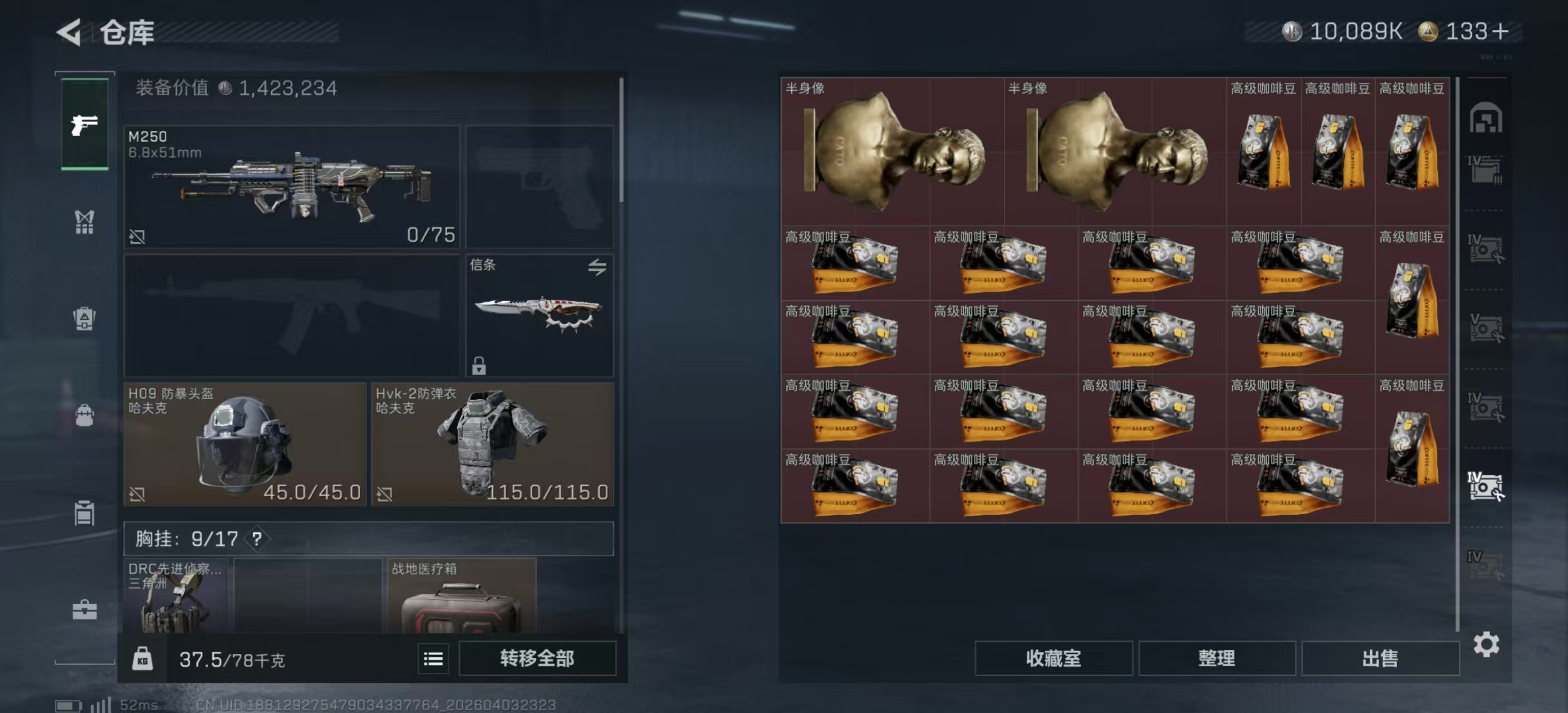Go back from the 仓库 screen
1568x713 pixels.
coord(70,32)
